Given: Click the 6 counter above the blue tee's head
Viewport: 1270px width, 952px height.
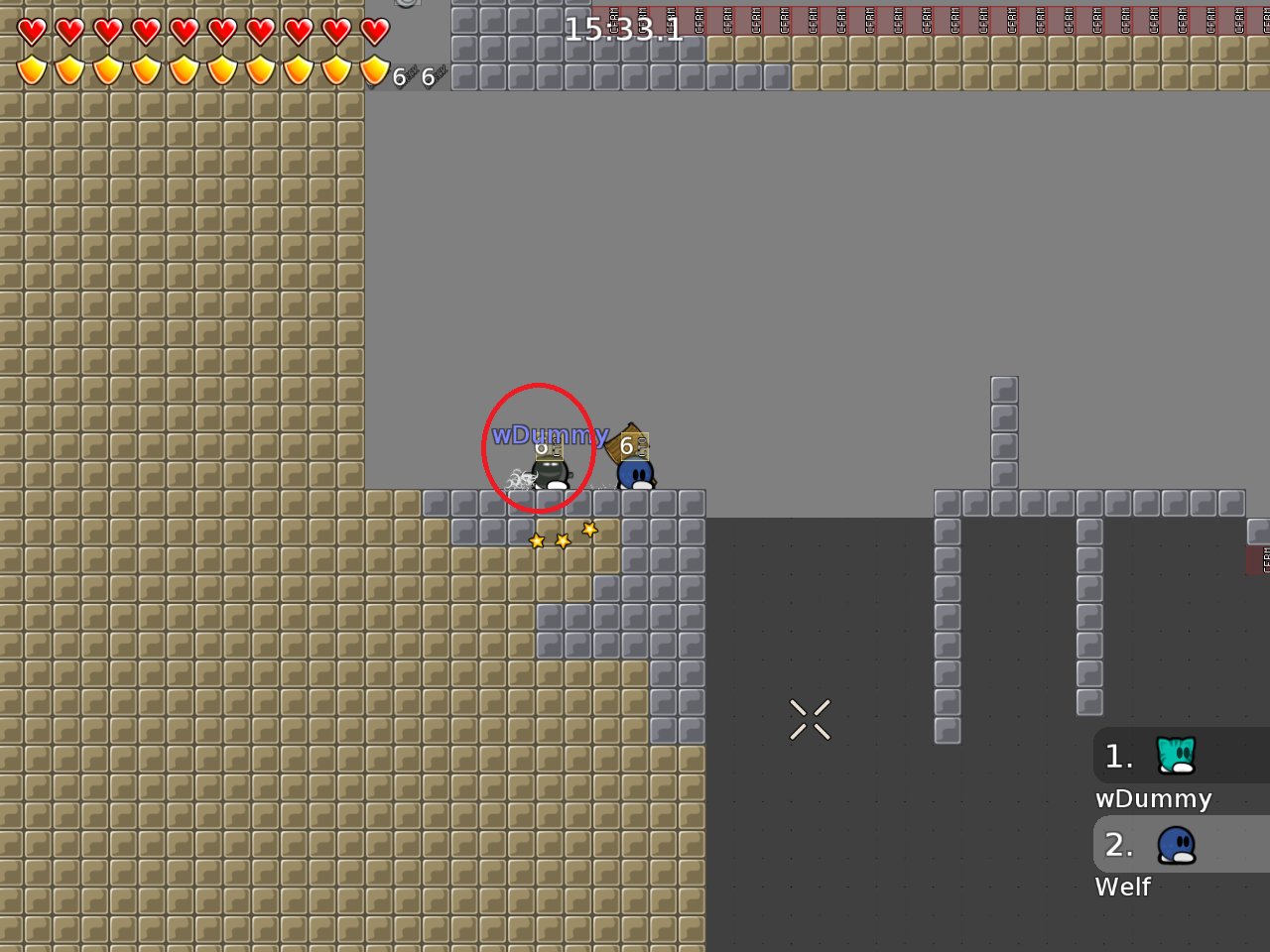Looking at the screenshot, I should click(627, 448).
